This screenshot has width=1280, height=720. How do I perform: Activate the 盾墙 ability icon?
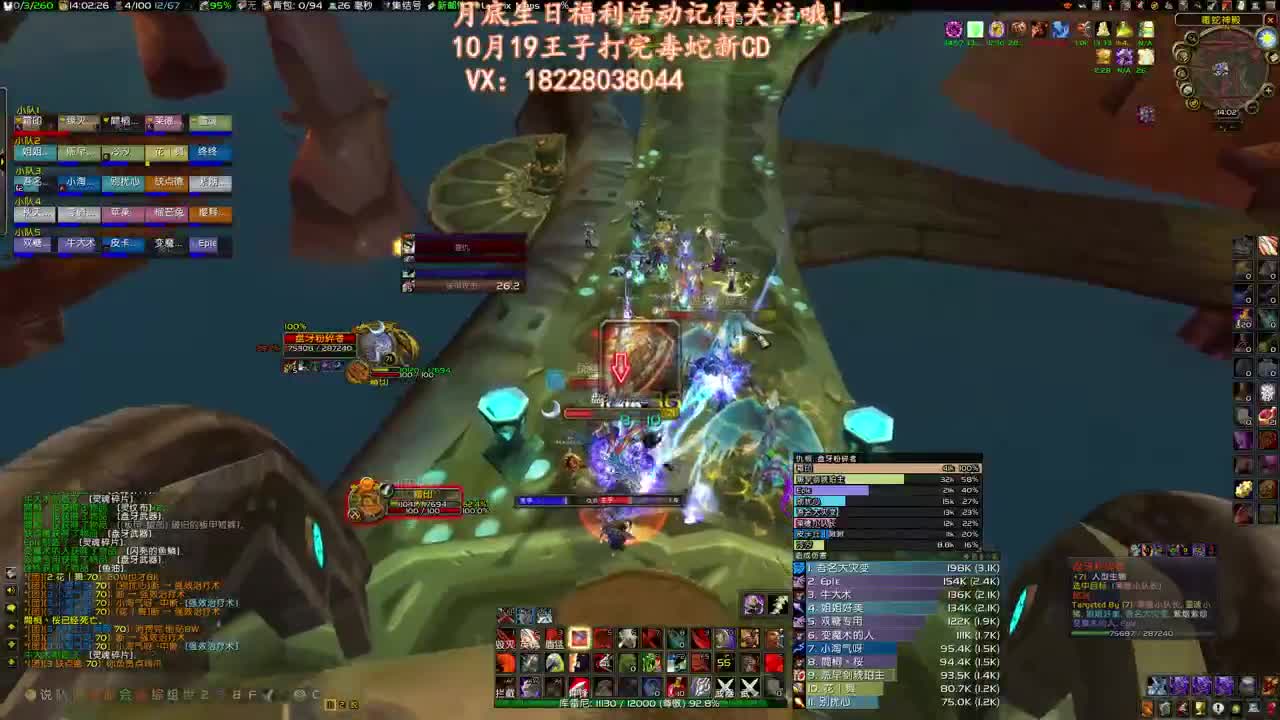pyautogui.click(x=555, y=640)
